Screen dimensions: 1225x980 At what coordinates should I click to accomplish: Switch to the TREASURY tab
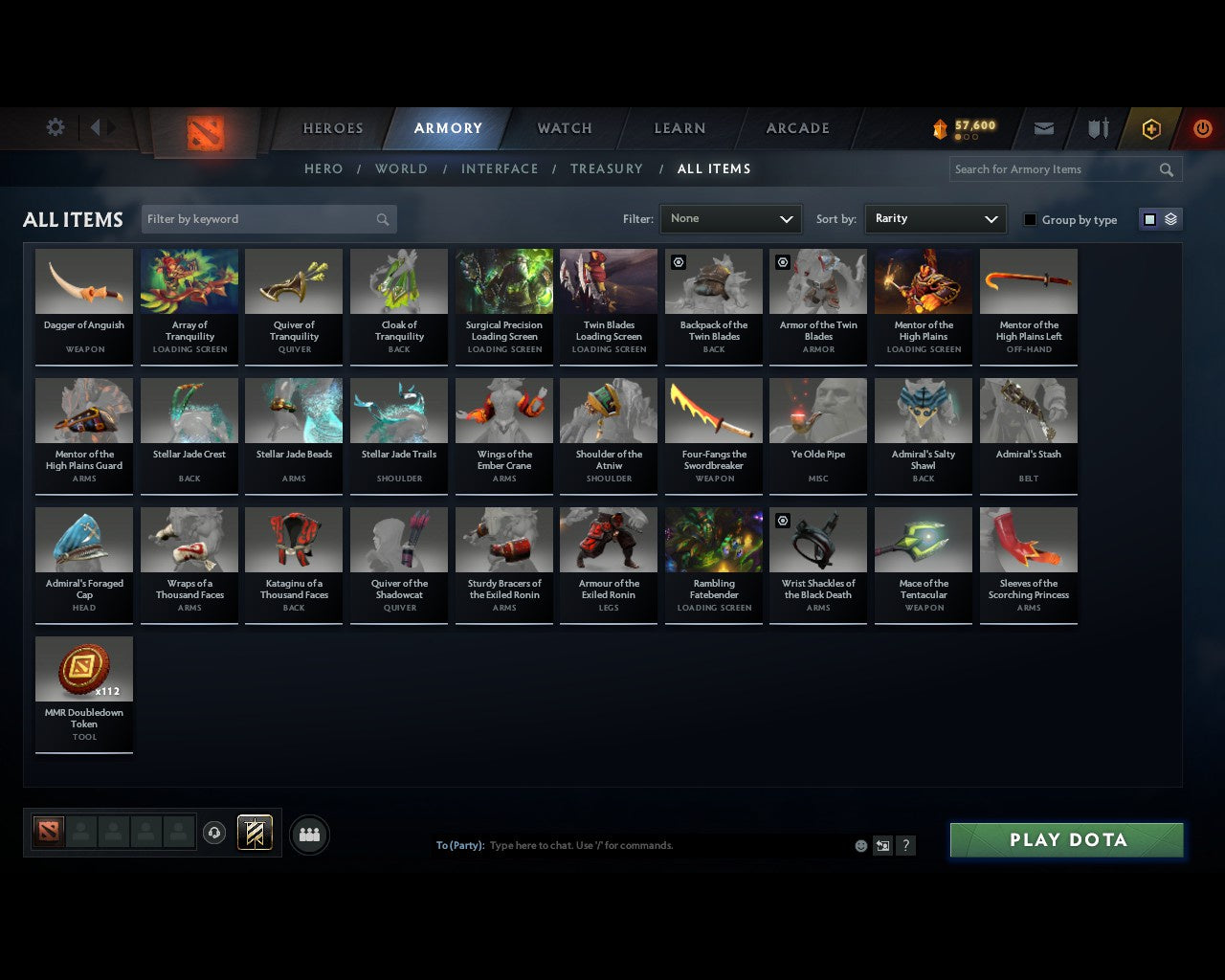point(607,168)
